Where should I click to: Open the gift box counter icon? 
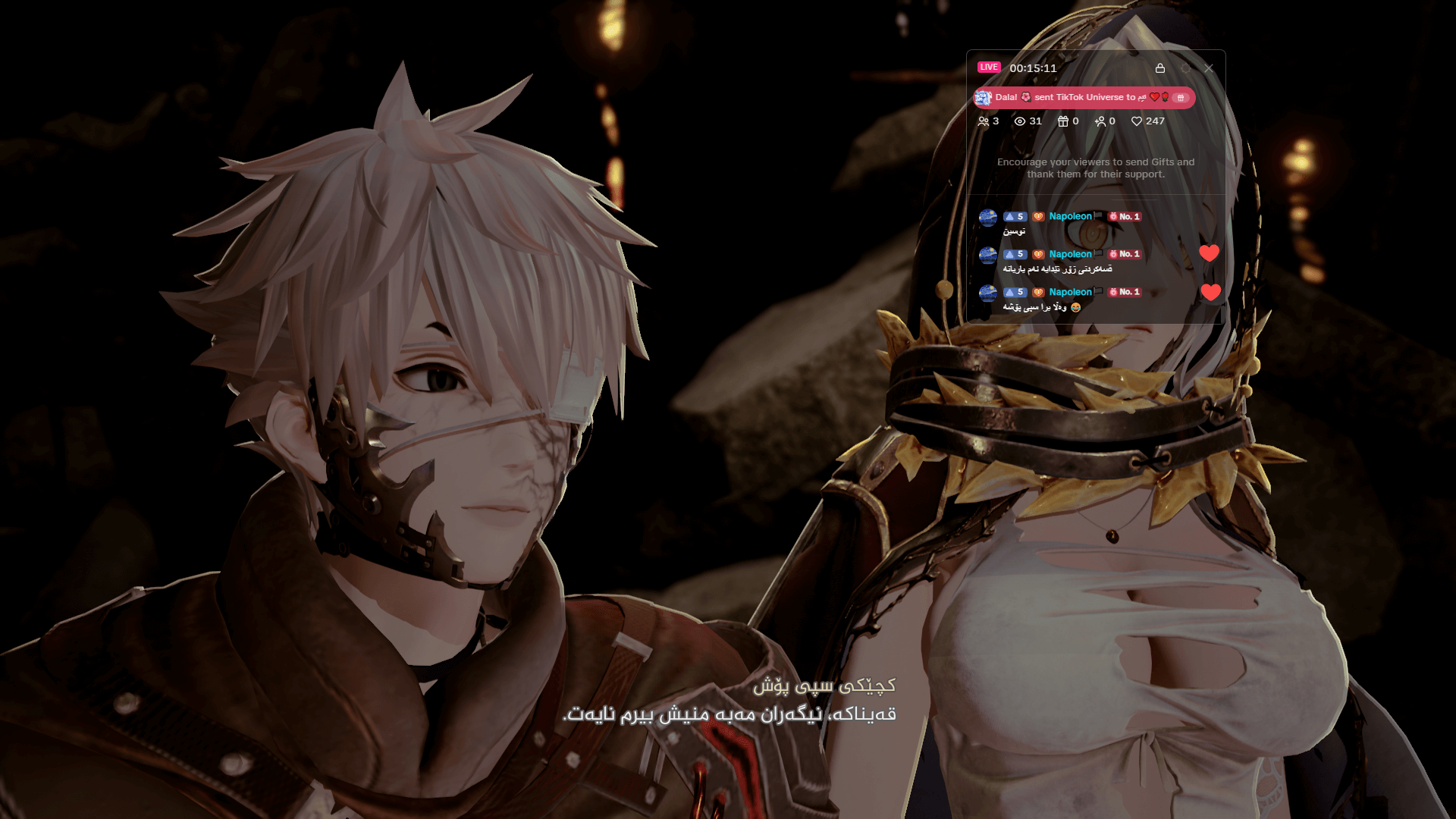(1064, 121)
